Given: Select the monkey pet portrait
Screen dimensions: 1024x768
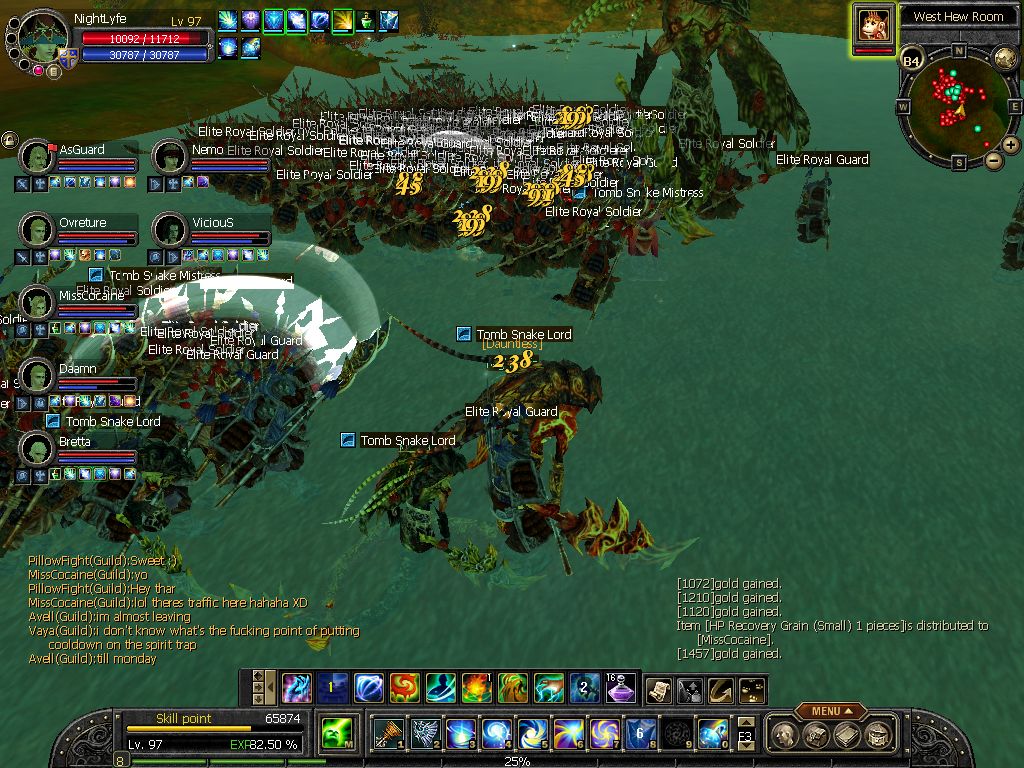Looking at the screenshot, I should click(873, 24).
